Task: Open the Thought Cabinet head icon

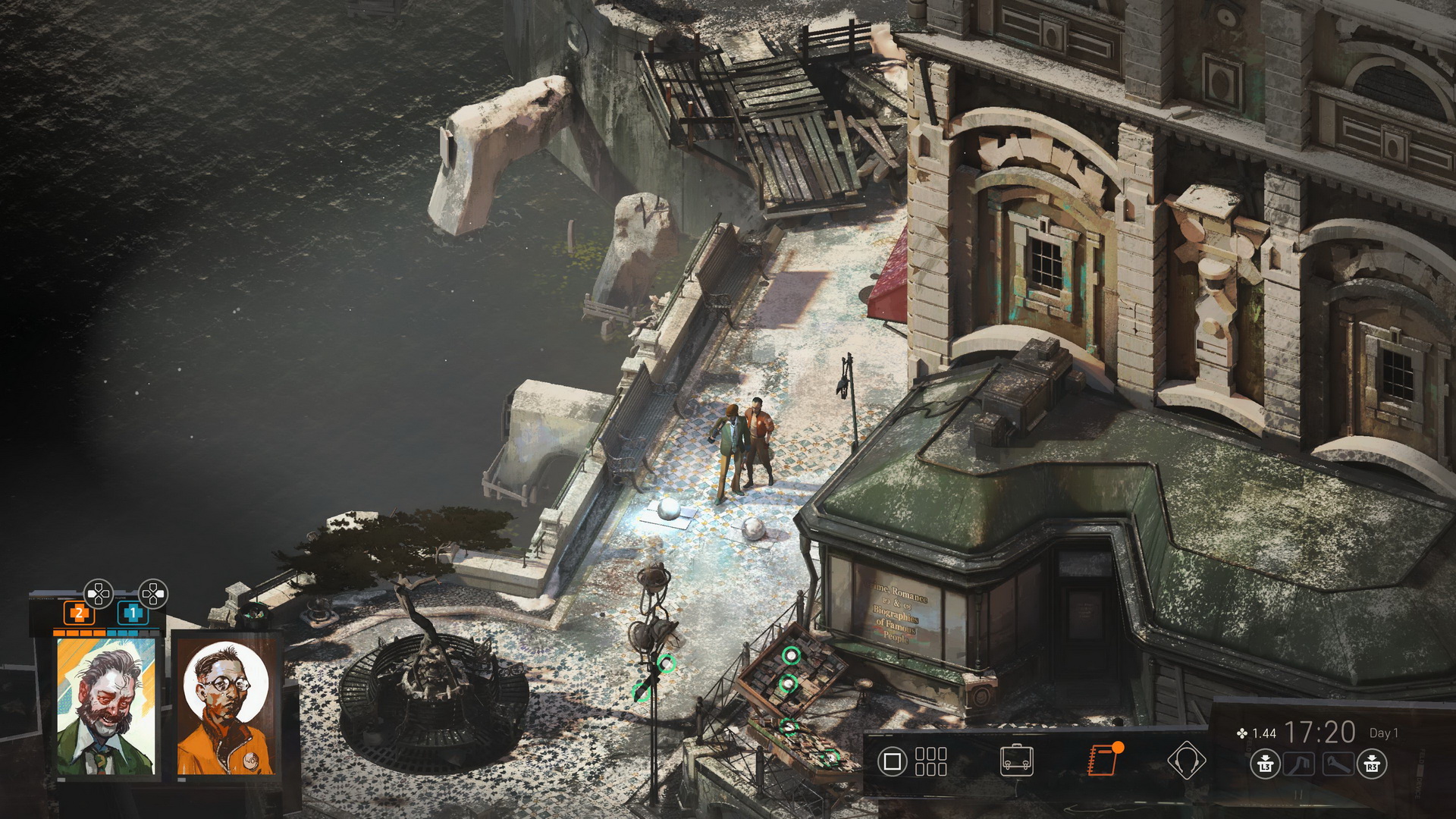Action: click(1185, 761)
